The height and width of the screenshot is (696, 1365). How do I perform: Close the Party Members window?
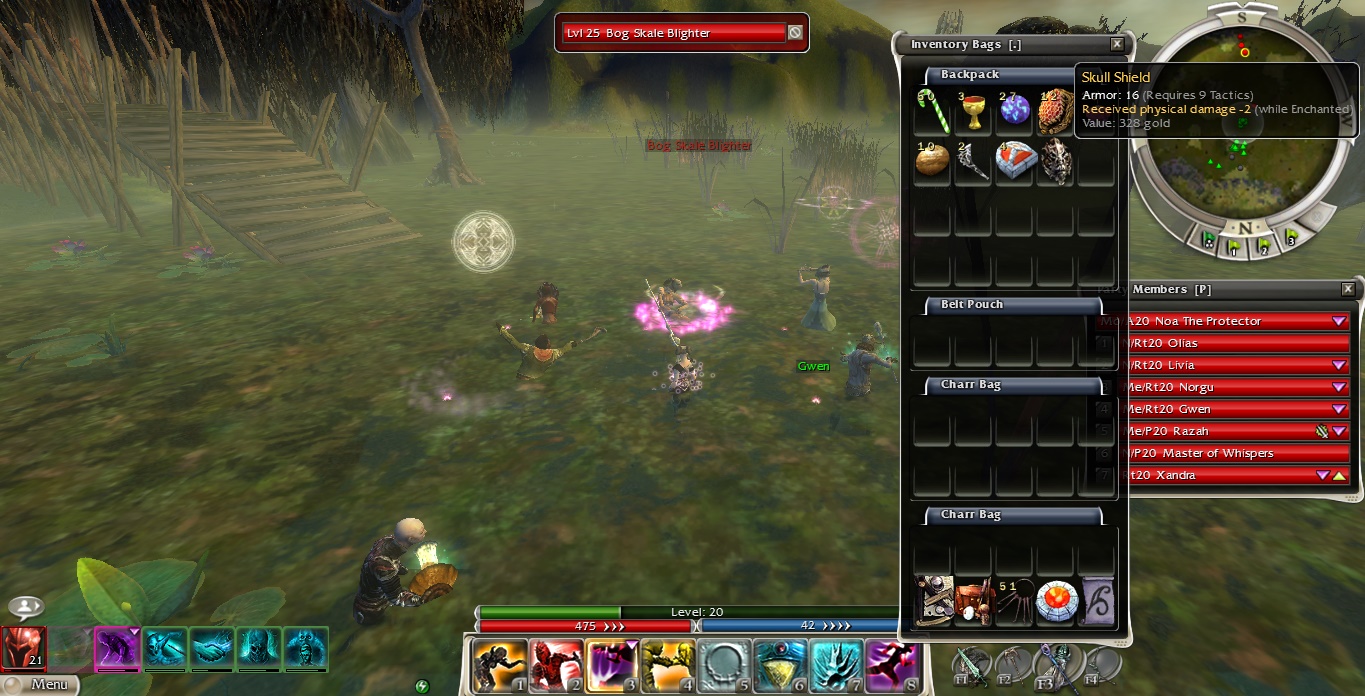pos(1348,289)
